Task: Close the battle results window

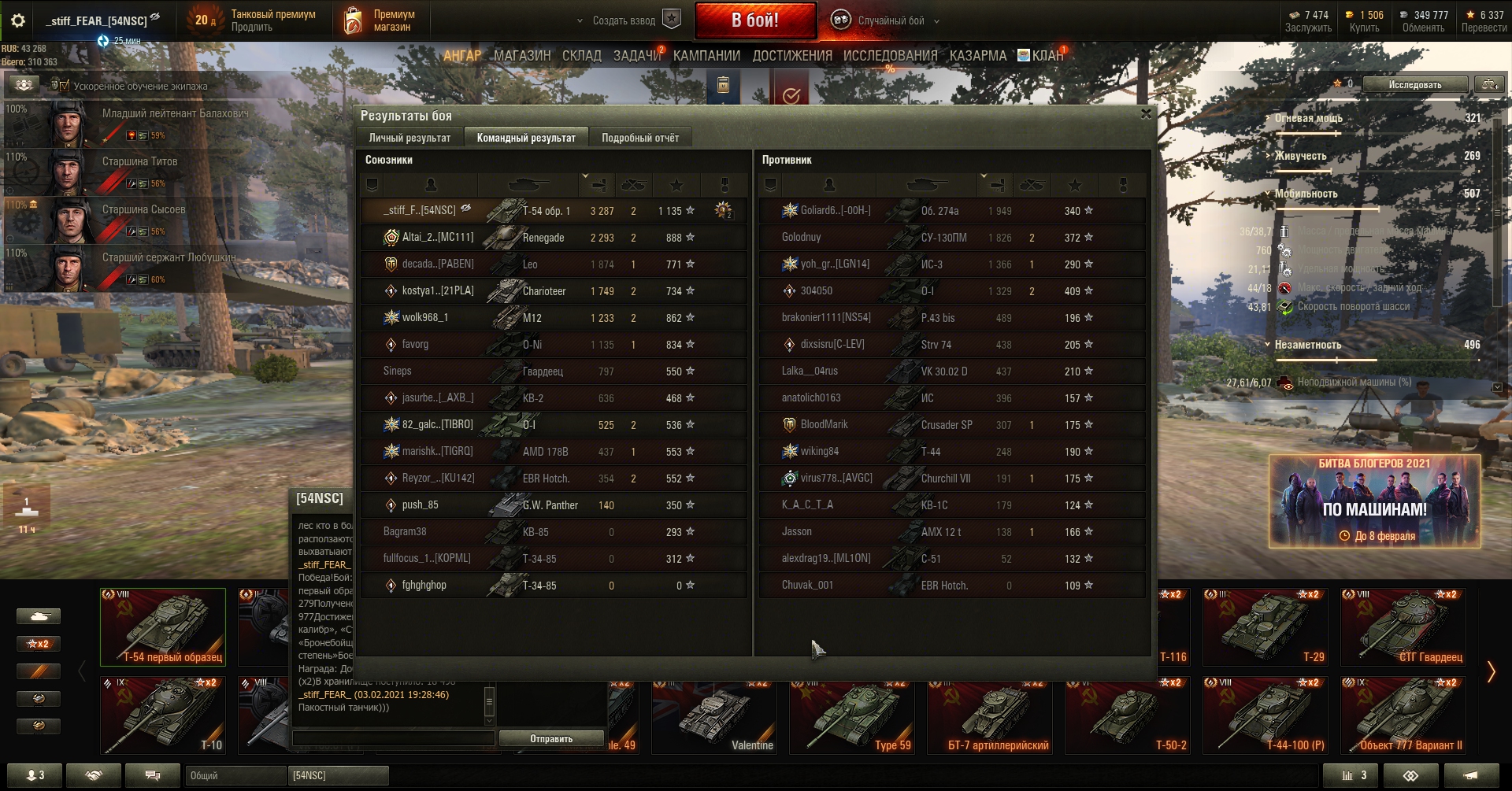Action: click(1146, 114)
